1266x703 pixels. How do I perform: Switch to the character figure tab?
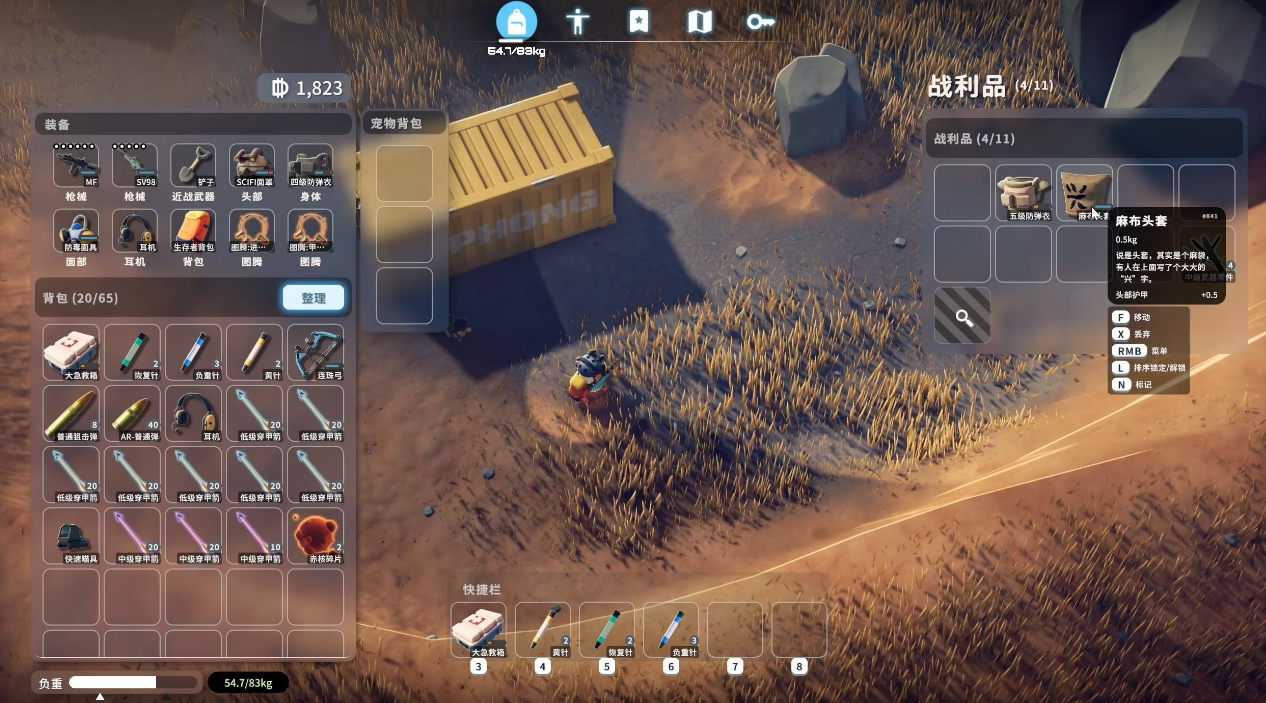click(577, 21)
